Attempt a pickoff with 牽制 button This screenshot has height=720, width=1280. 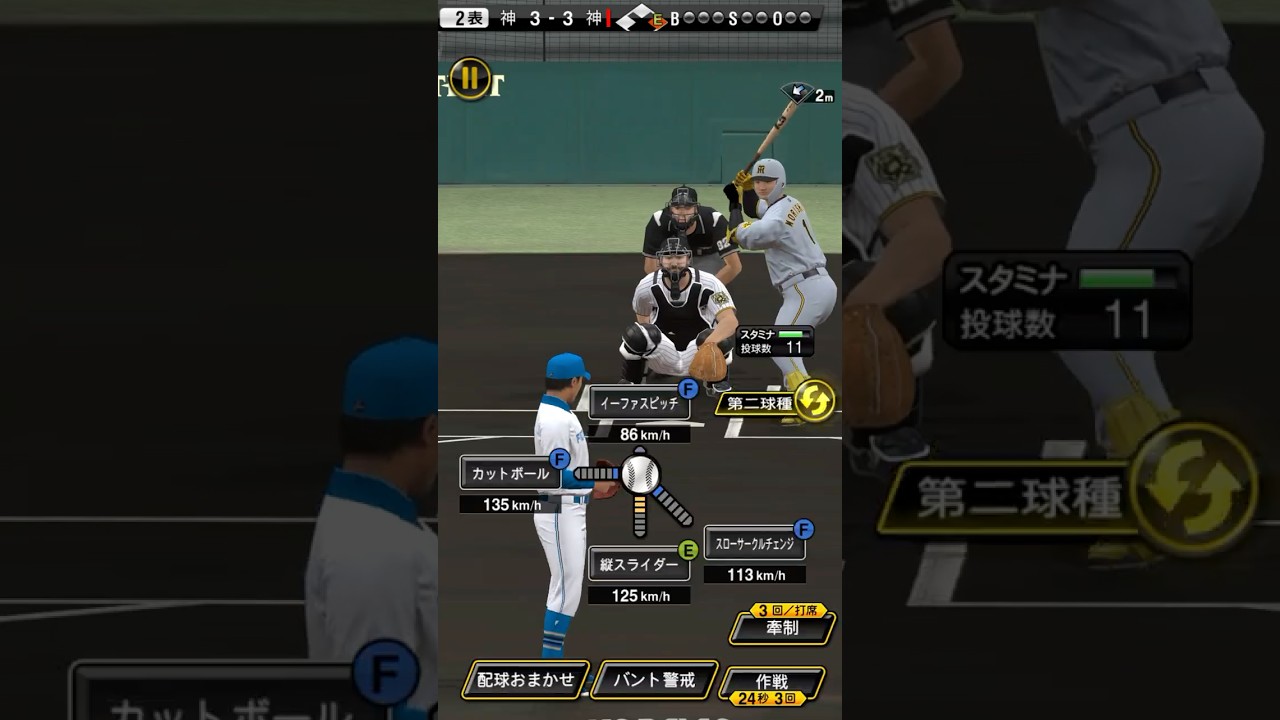click(782, 630)
